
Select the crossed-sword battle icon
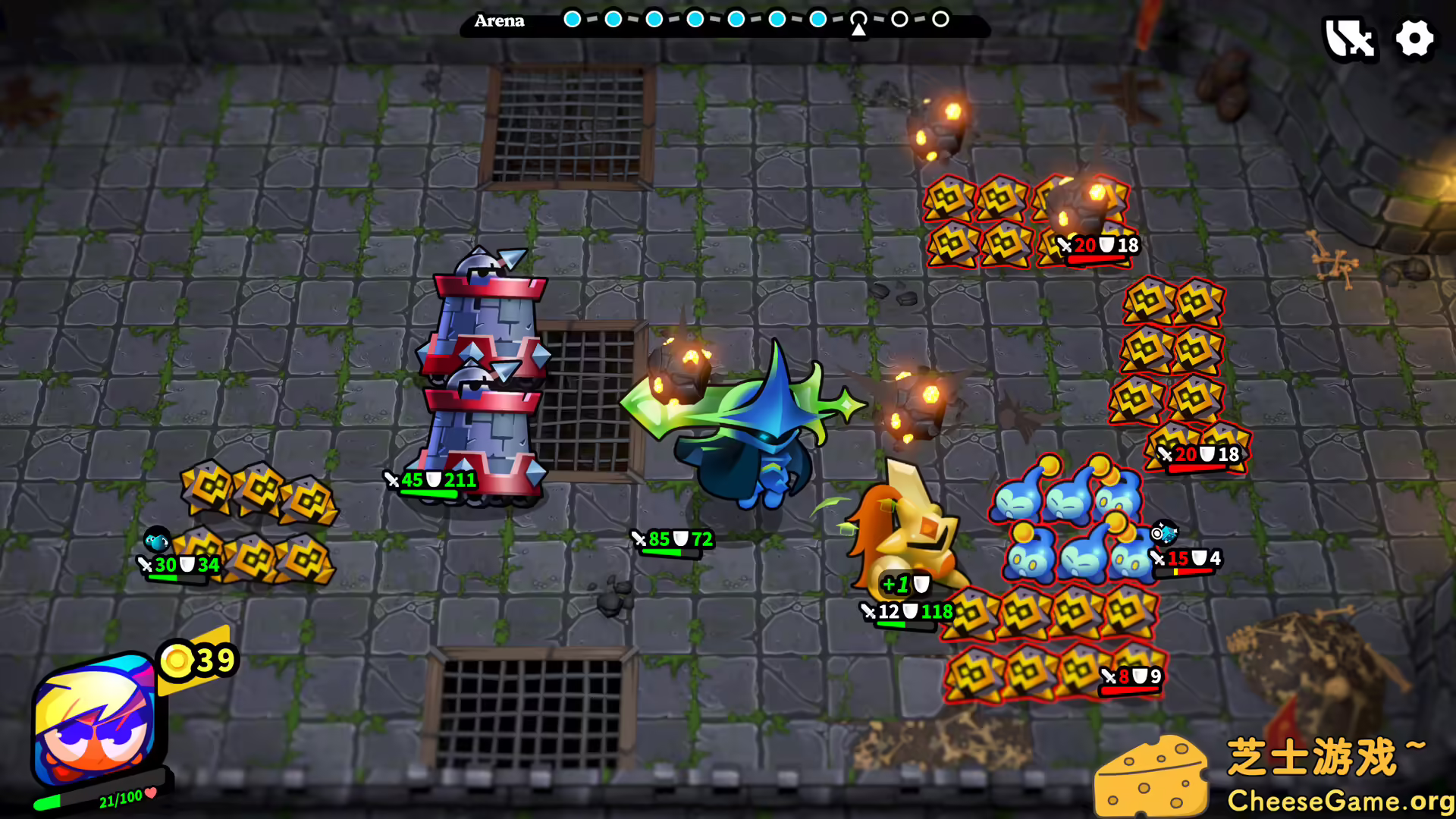click(1351, 39)
